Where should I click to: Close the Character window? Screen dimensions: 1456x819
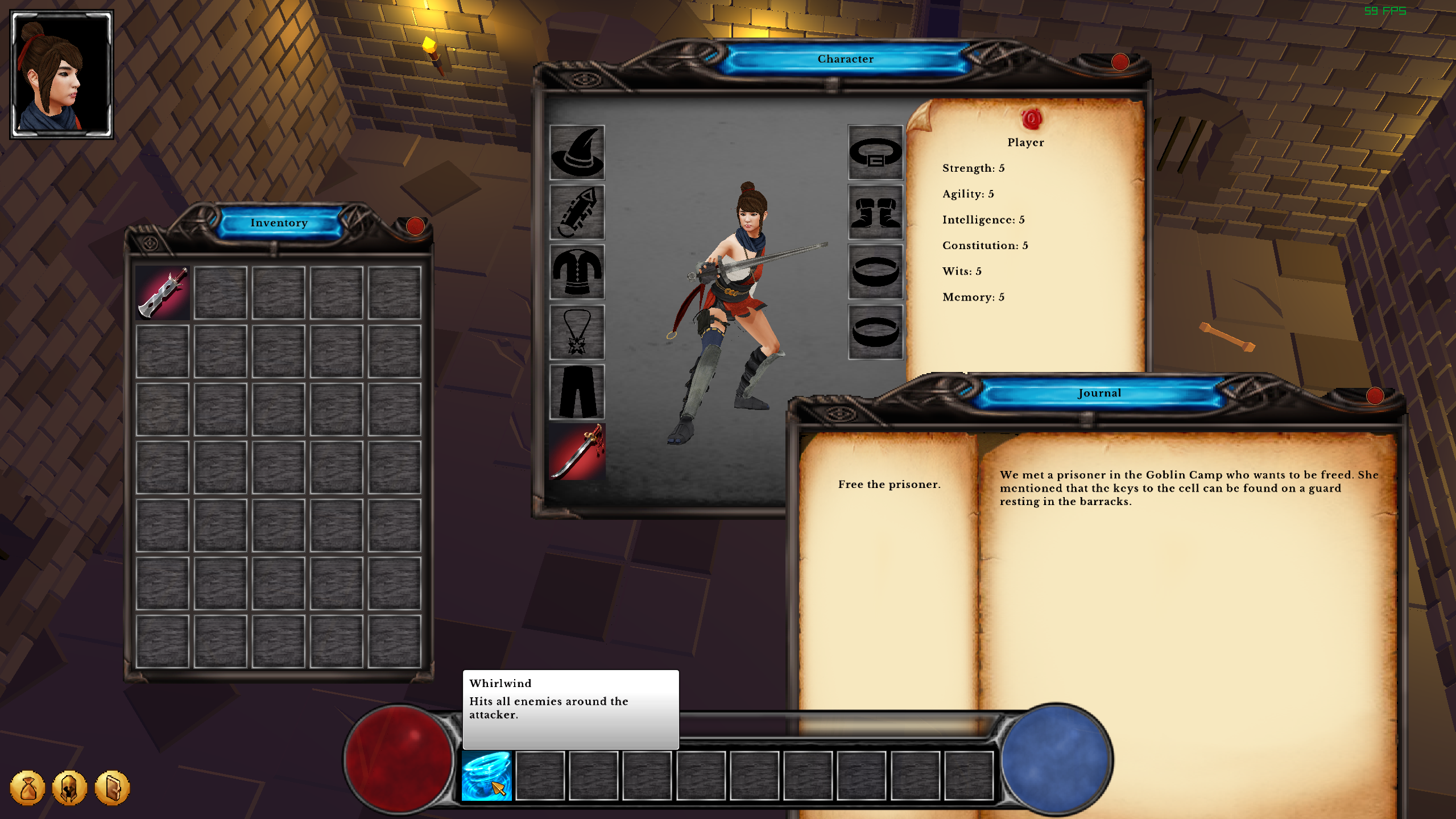tap(1119, 62)
